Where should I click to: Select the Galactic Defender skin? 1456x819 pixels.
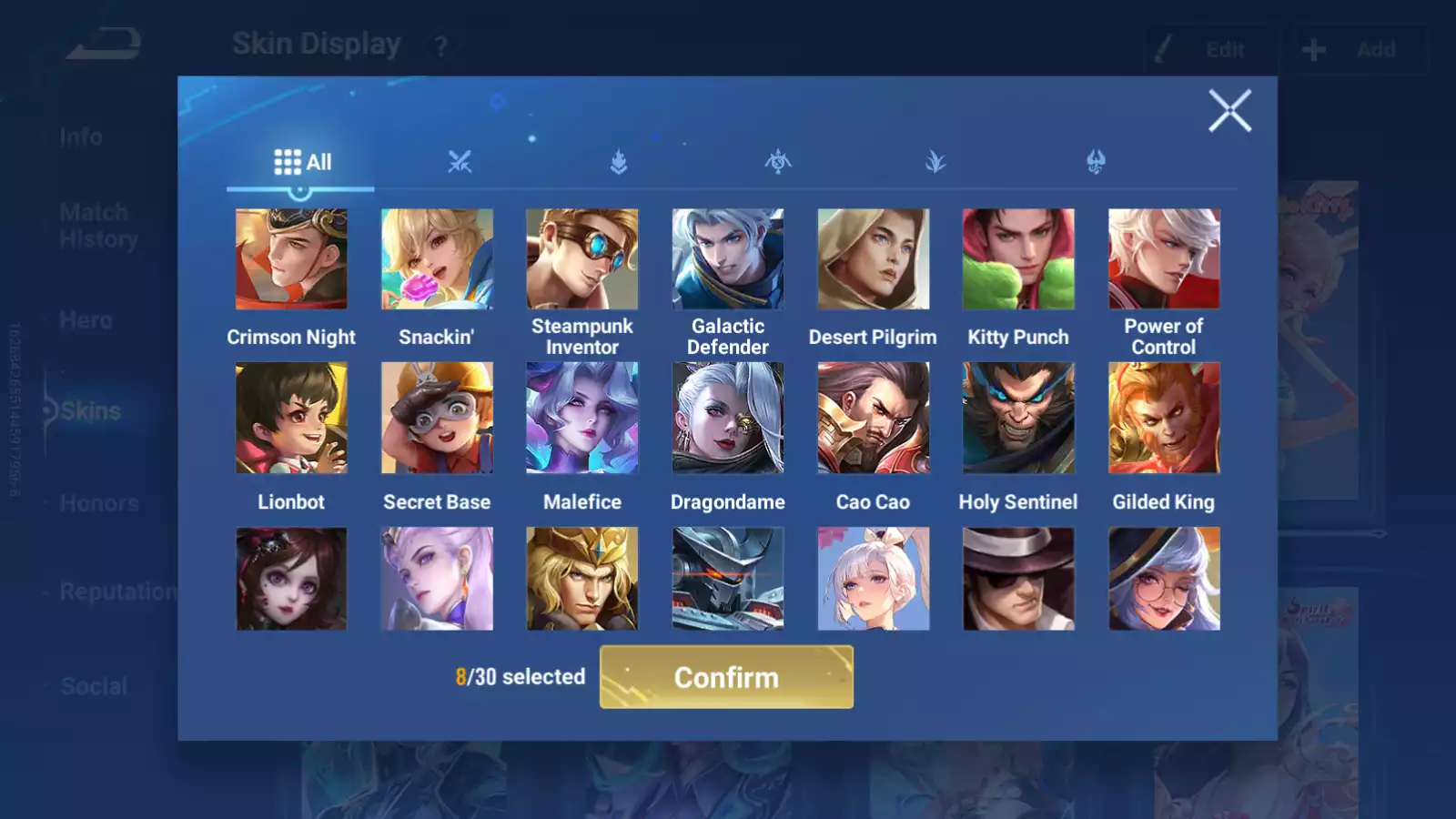click(727, 259)
